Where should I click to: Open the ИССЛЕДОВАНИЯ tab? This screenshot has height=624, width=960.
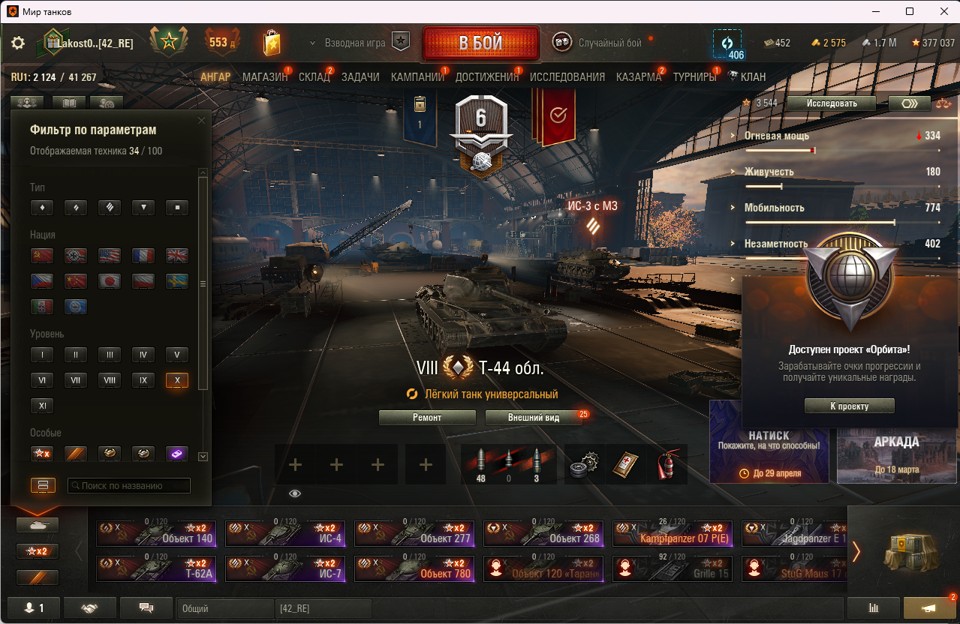[x=567, y=77]
